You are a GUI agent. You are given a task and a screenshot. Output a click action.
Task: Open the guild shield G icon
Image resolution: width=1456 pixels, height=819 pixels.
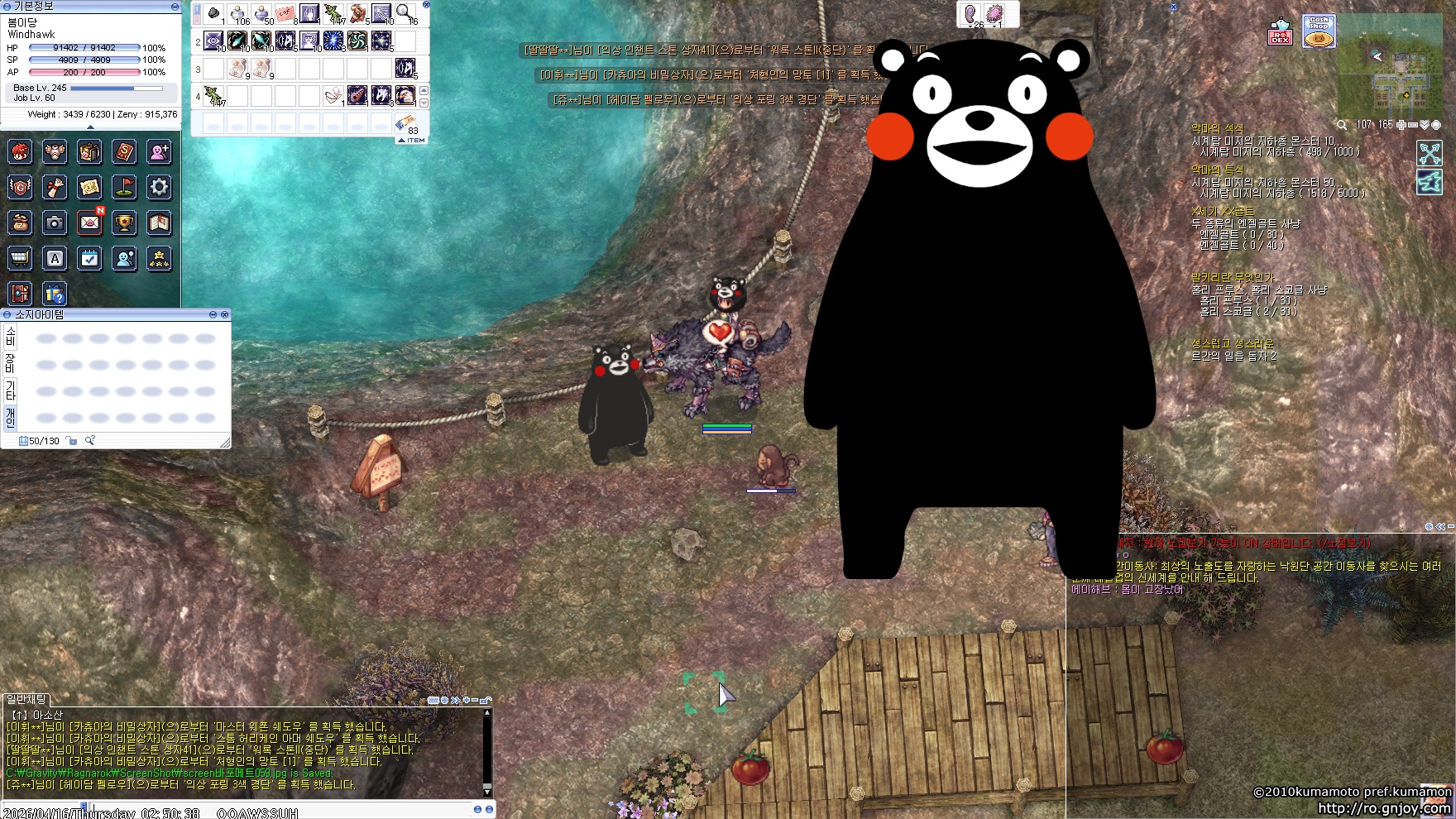[20, 187]
